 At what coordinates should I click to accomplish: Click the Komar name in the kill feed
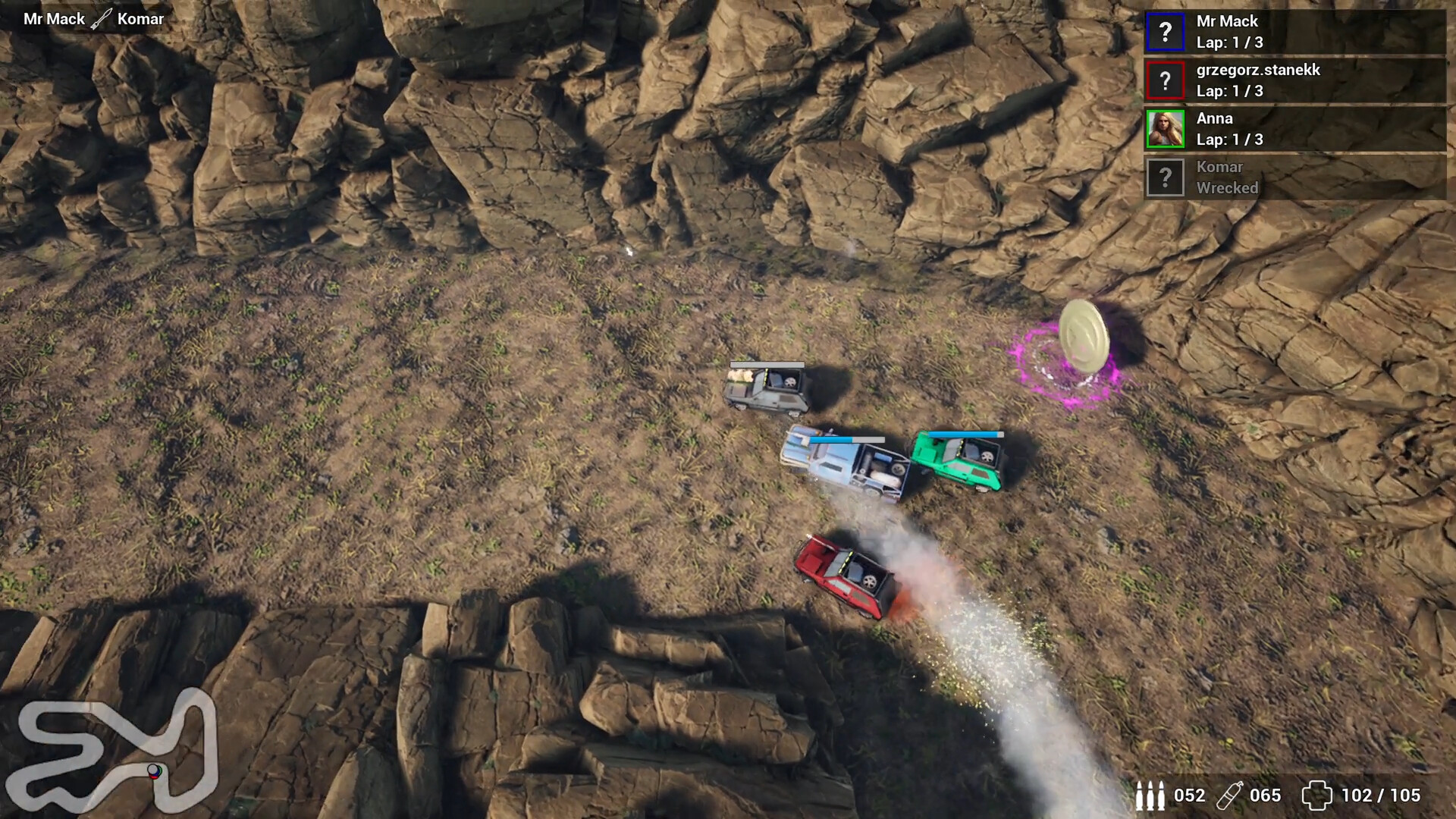click(x=141, y=18)
